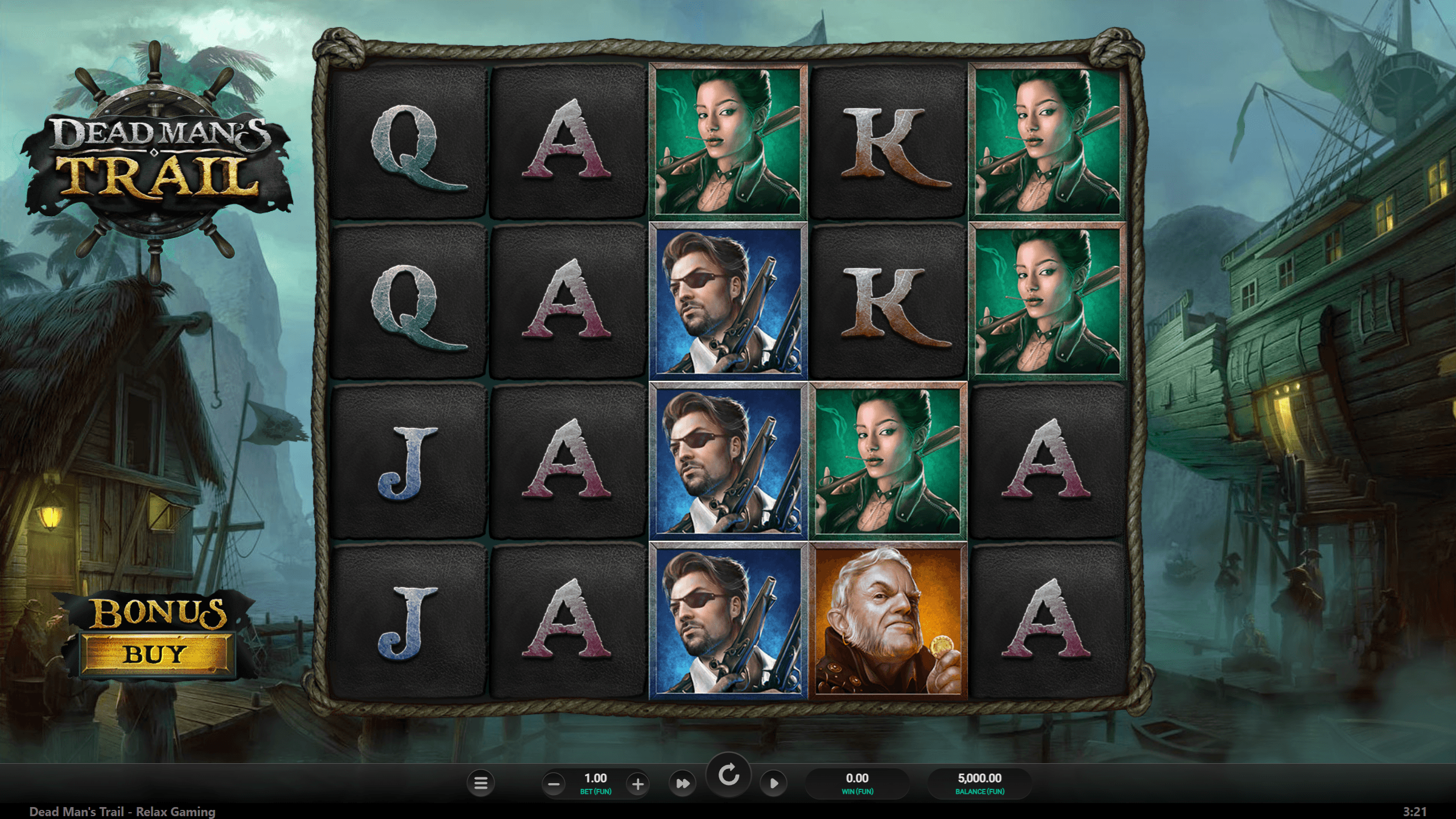The image size is (1456, 819).
Task: Open the Bonus Buy feature
Action: click(x=155, y=653)
